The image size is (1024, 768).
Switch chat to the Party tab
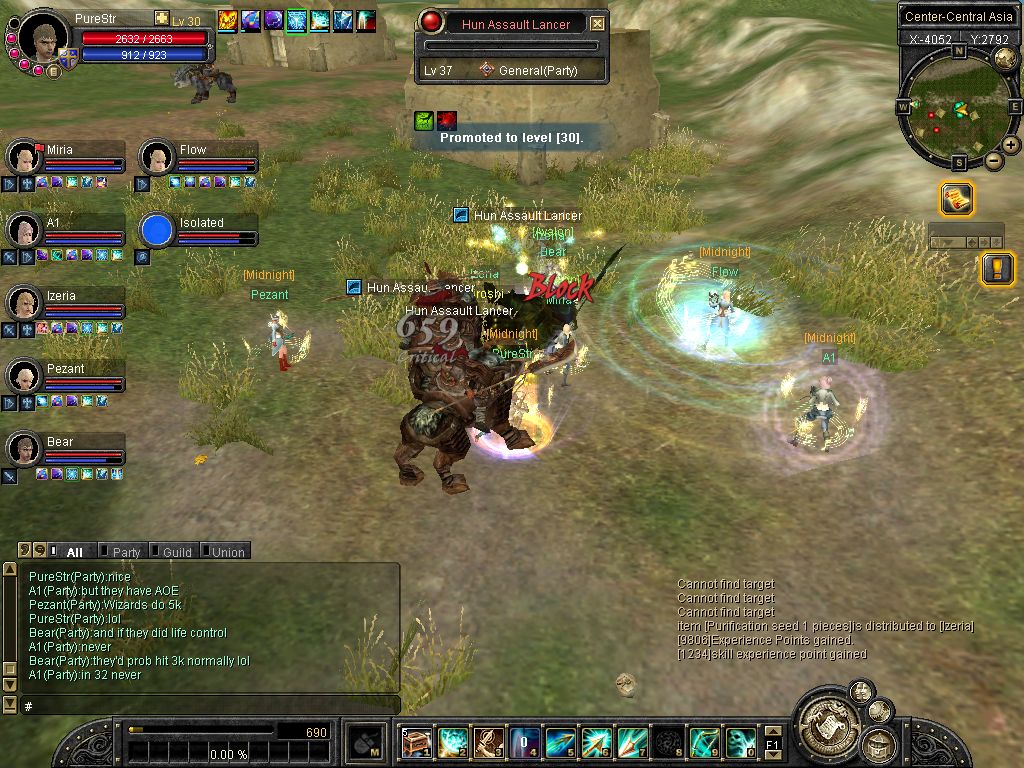coord(126,551)
